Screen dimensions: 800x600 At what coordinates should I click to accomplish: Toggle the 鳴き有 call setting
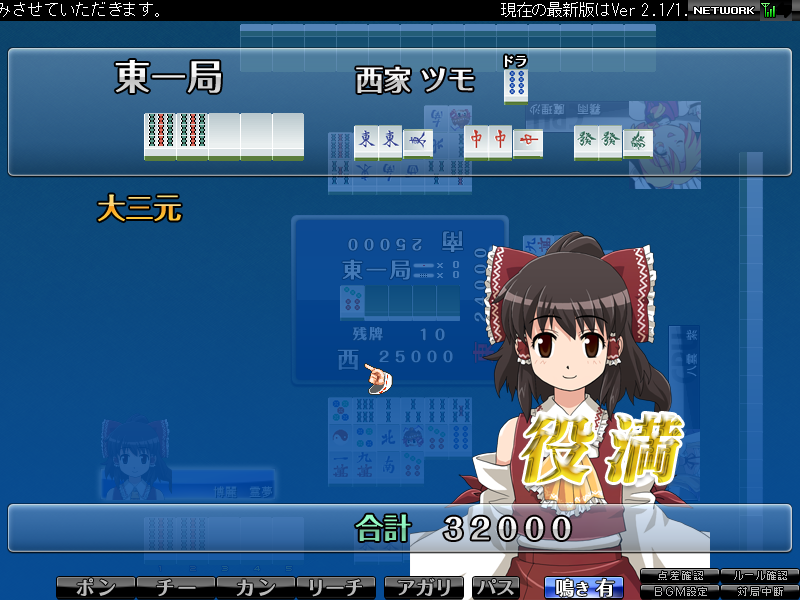[x=583, y=588]
